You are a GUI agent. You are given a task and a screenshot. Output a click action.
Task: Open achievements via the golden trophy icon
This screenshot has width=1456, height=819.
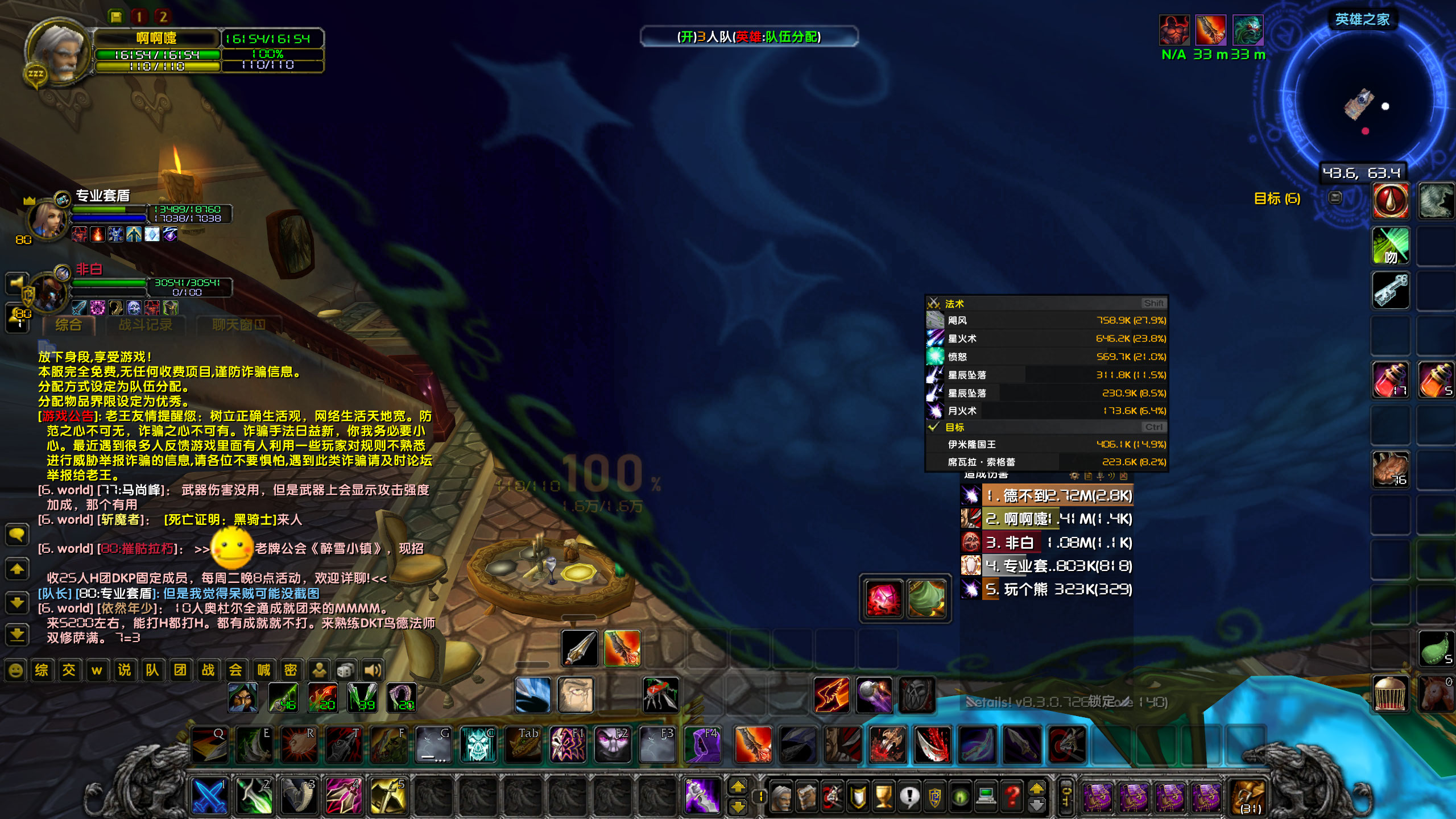pyautogui.click(x=883, y=796)
